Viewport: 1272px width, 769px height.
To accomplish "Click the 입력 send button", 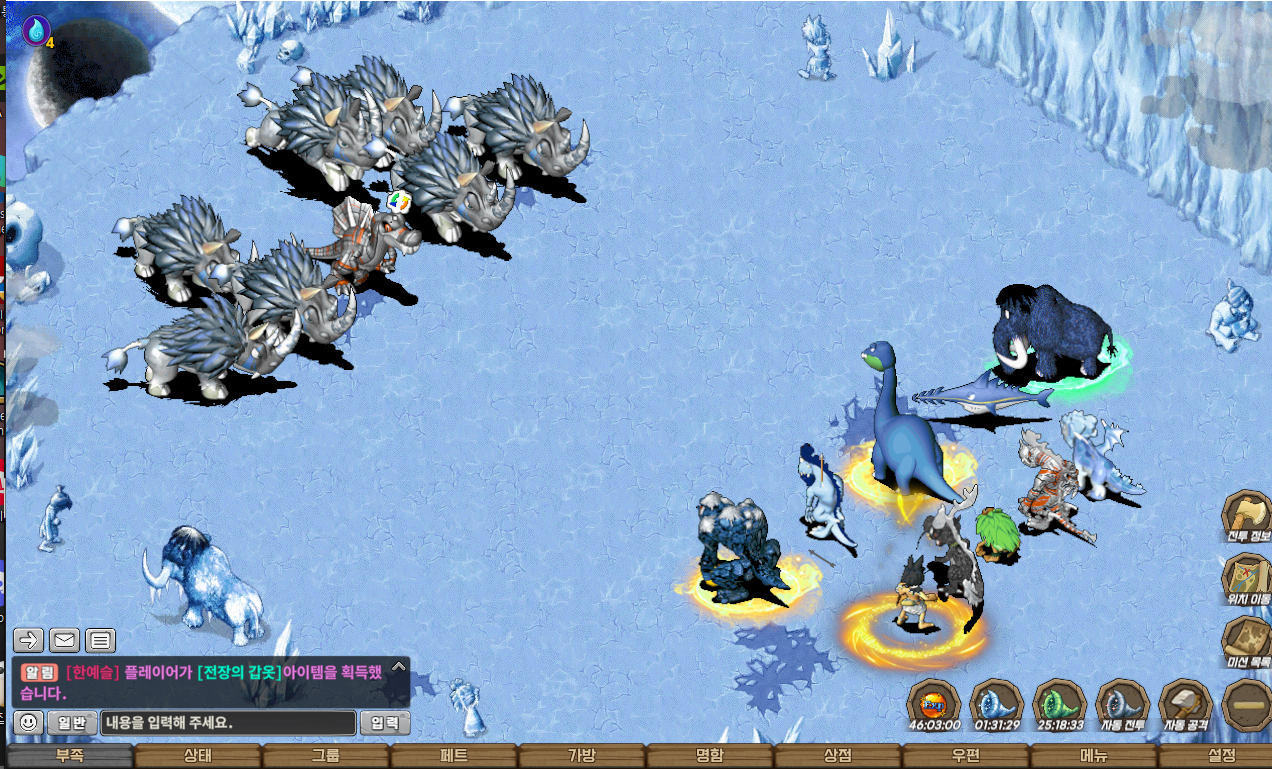I will click(x=384, y=722).
